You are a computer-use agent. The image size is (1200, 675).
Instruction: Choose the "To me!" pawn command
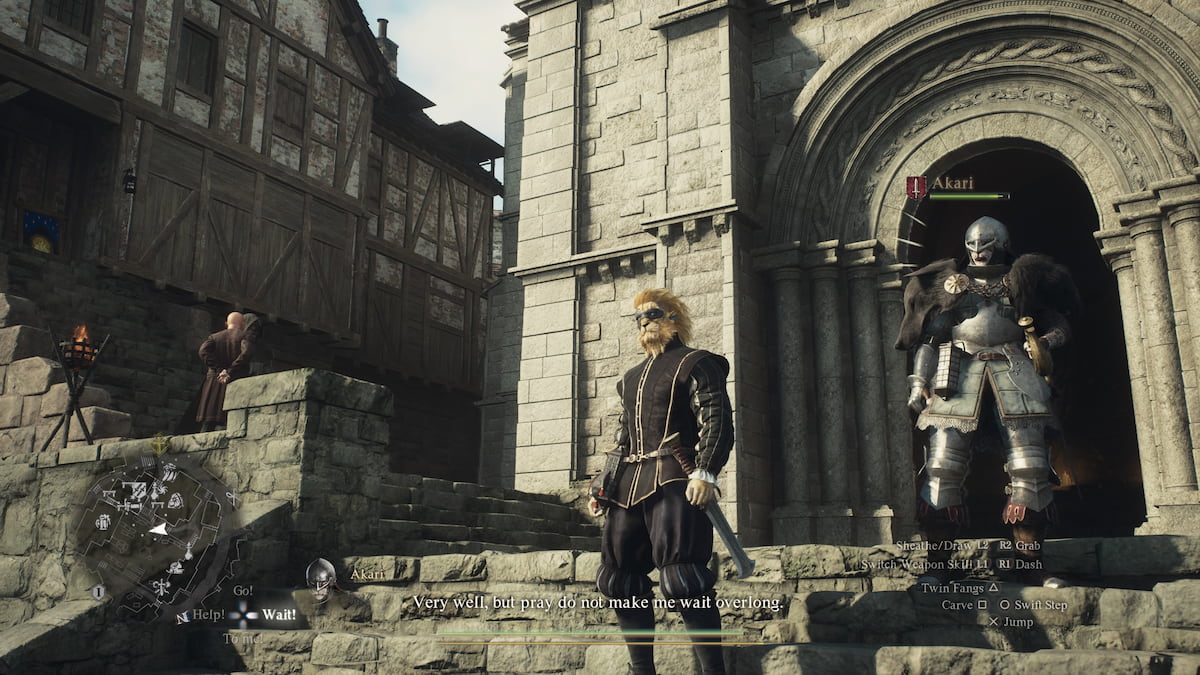(x=241, y=638)
